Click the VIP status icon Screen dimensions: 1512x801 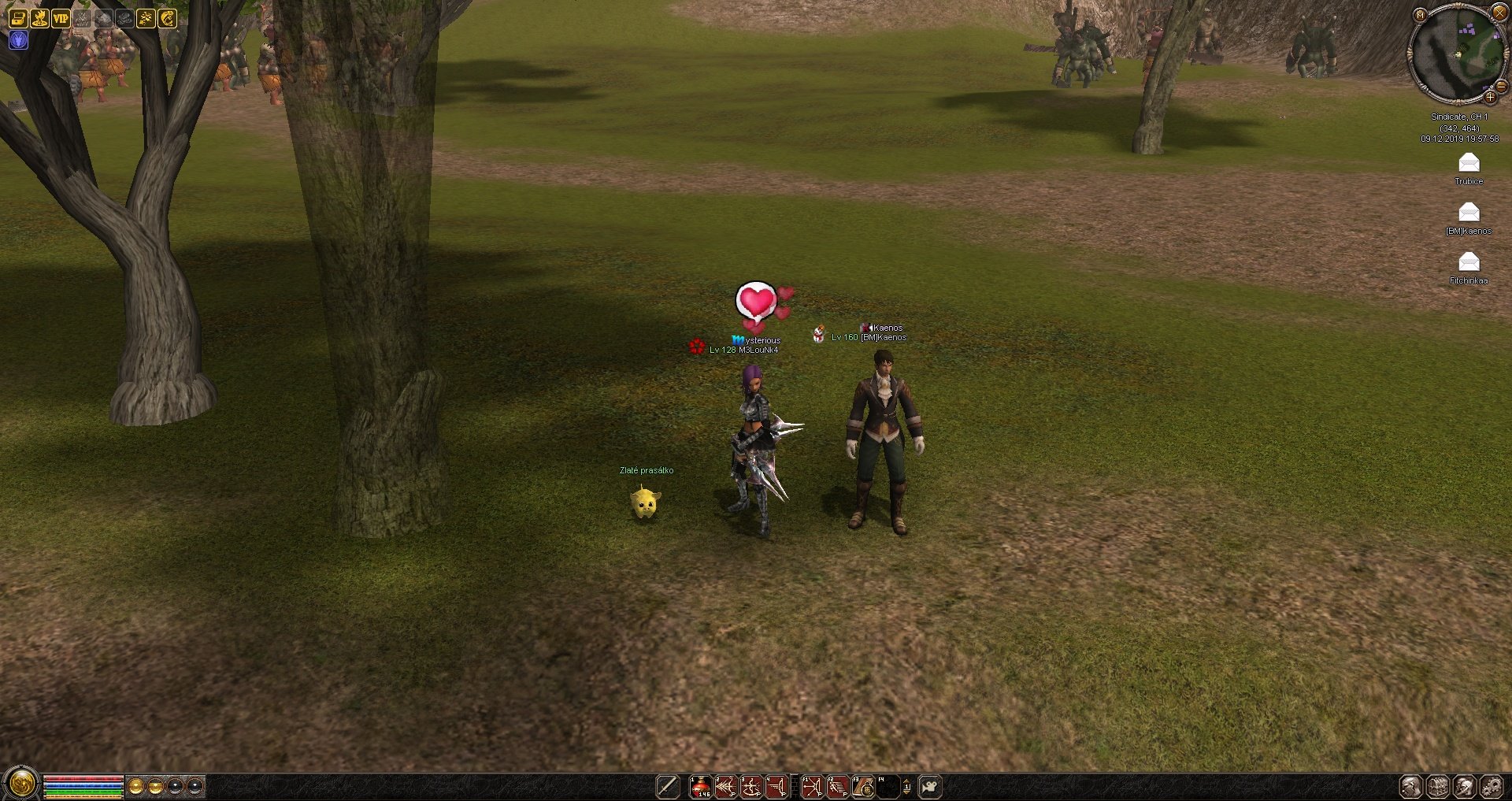coord(61,18)
